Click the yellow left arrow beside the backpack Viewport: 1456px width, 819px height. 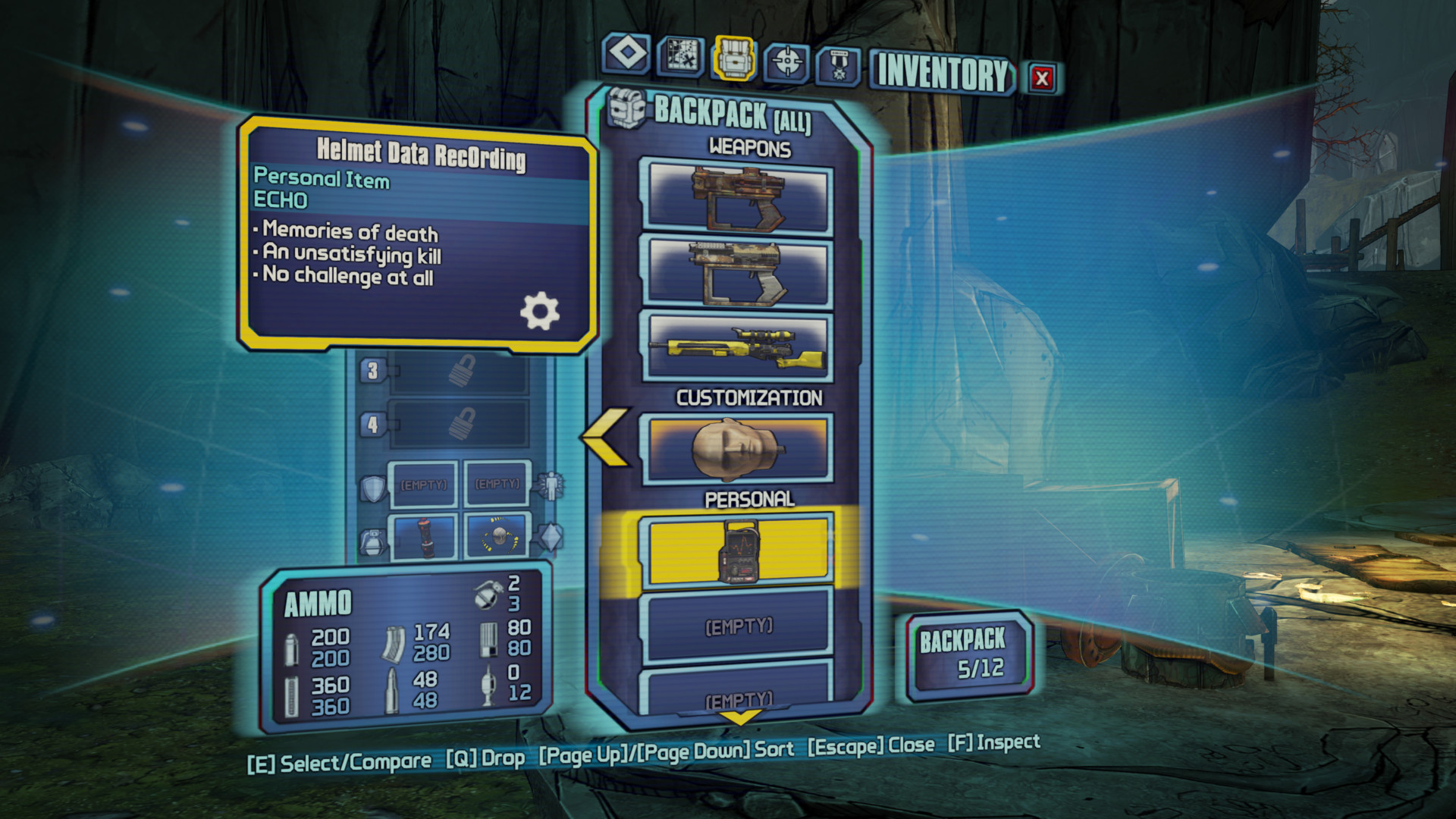pyautogui.click(x=606, y=436)
